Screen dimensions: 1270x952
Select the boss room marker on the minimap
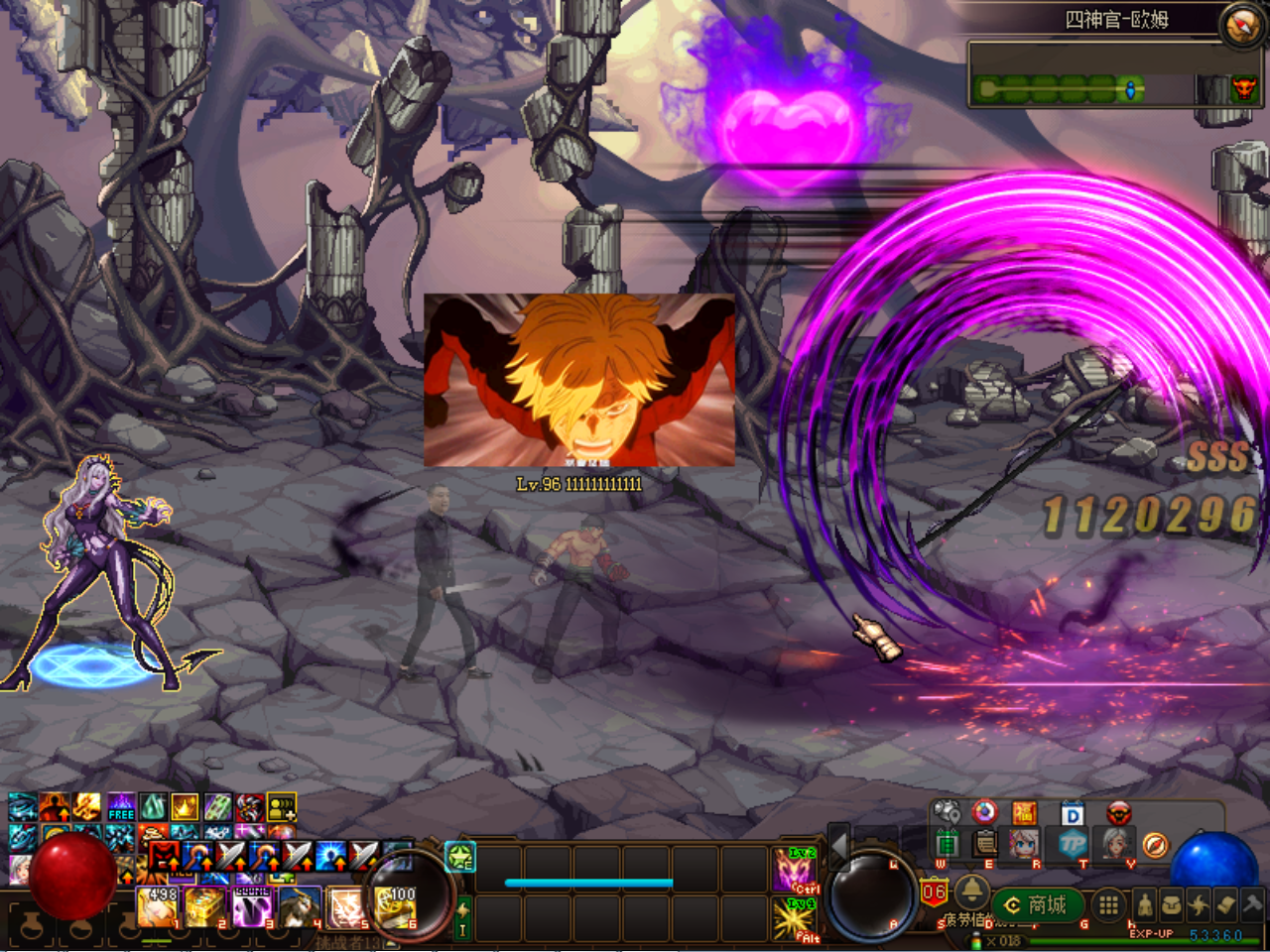(x=1243, y=89)
